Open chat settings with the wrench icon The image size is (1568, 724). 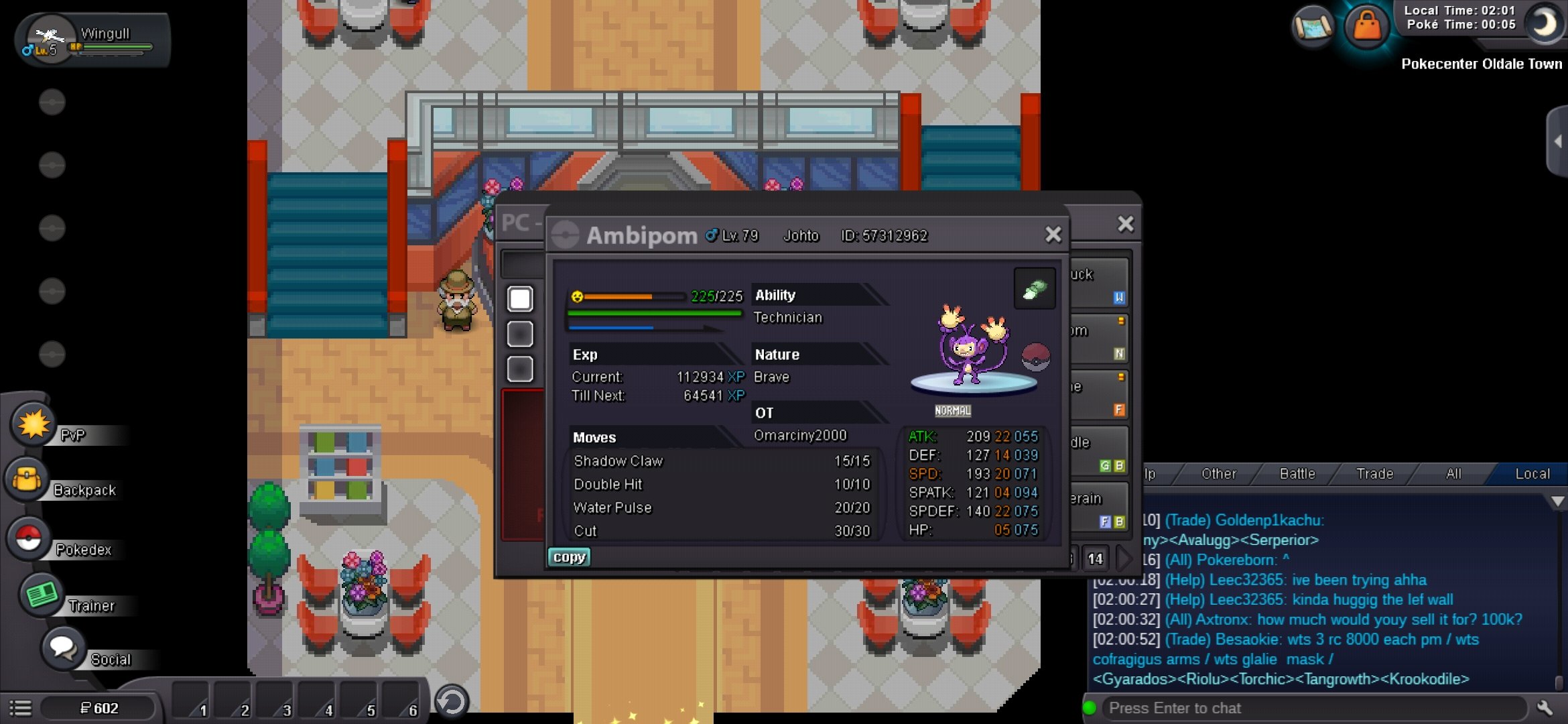(1545, 708)
